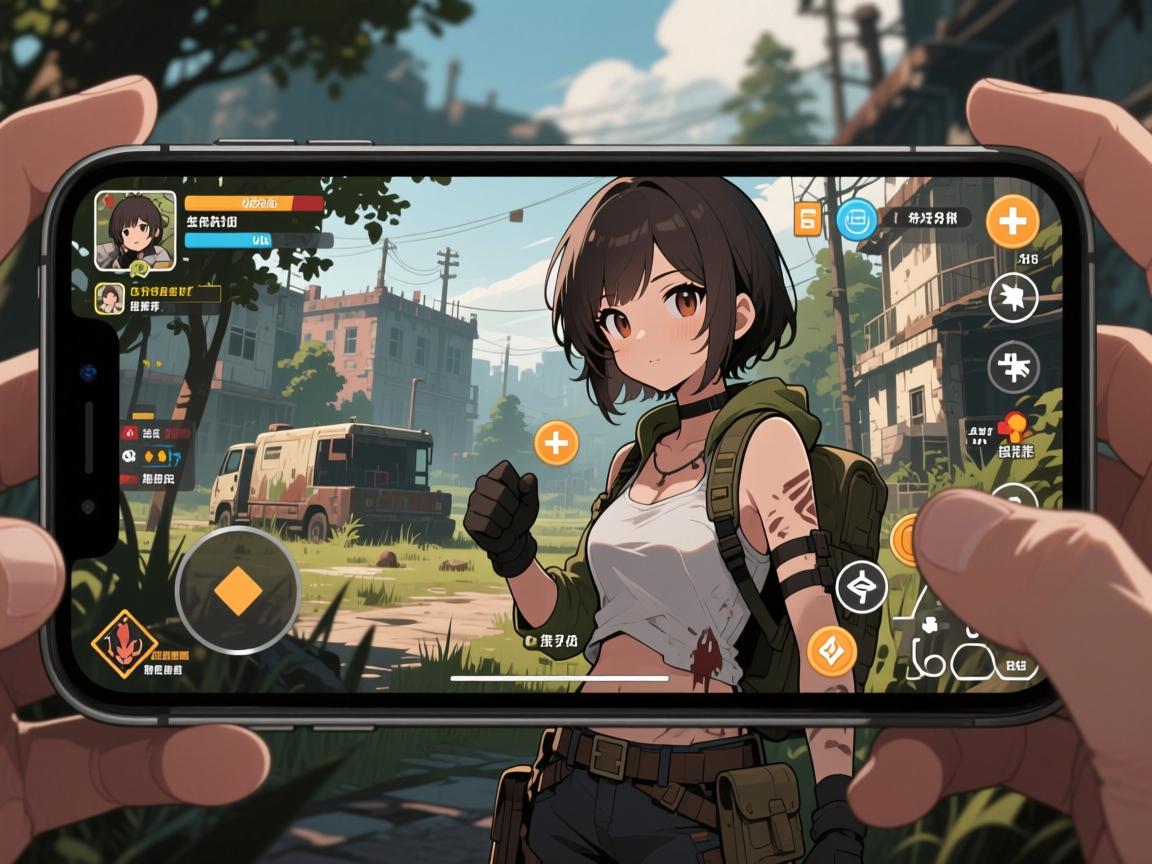Tap the virtual joystick's orange diamond
This screenshot has height=864, width=1152.
pos(238,591)
